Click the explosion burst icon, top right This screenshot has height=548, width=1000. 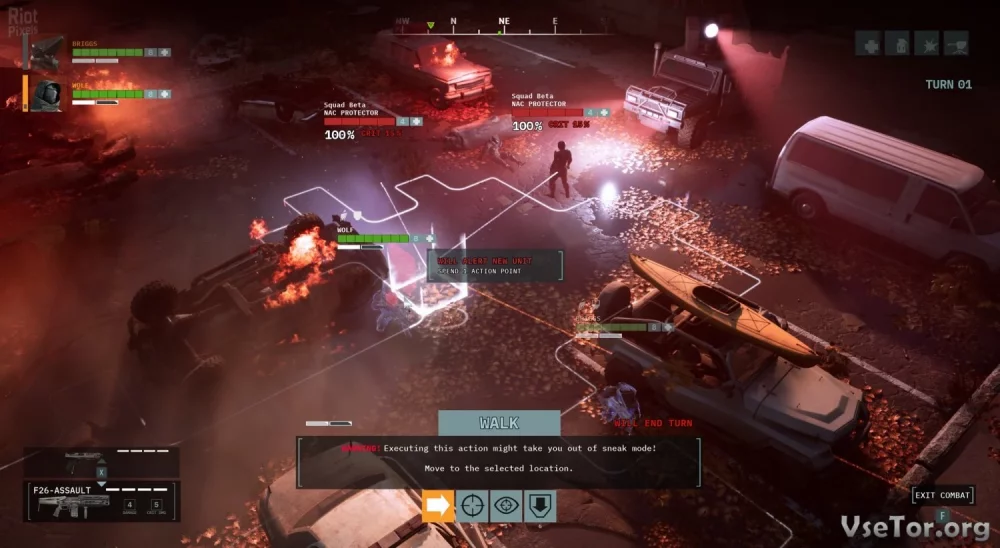(927, 43)
